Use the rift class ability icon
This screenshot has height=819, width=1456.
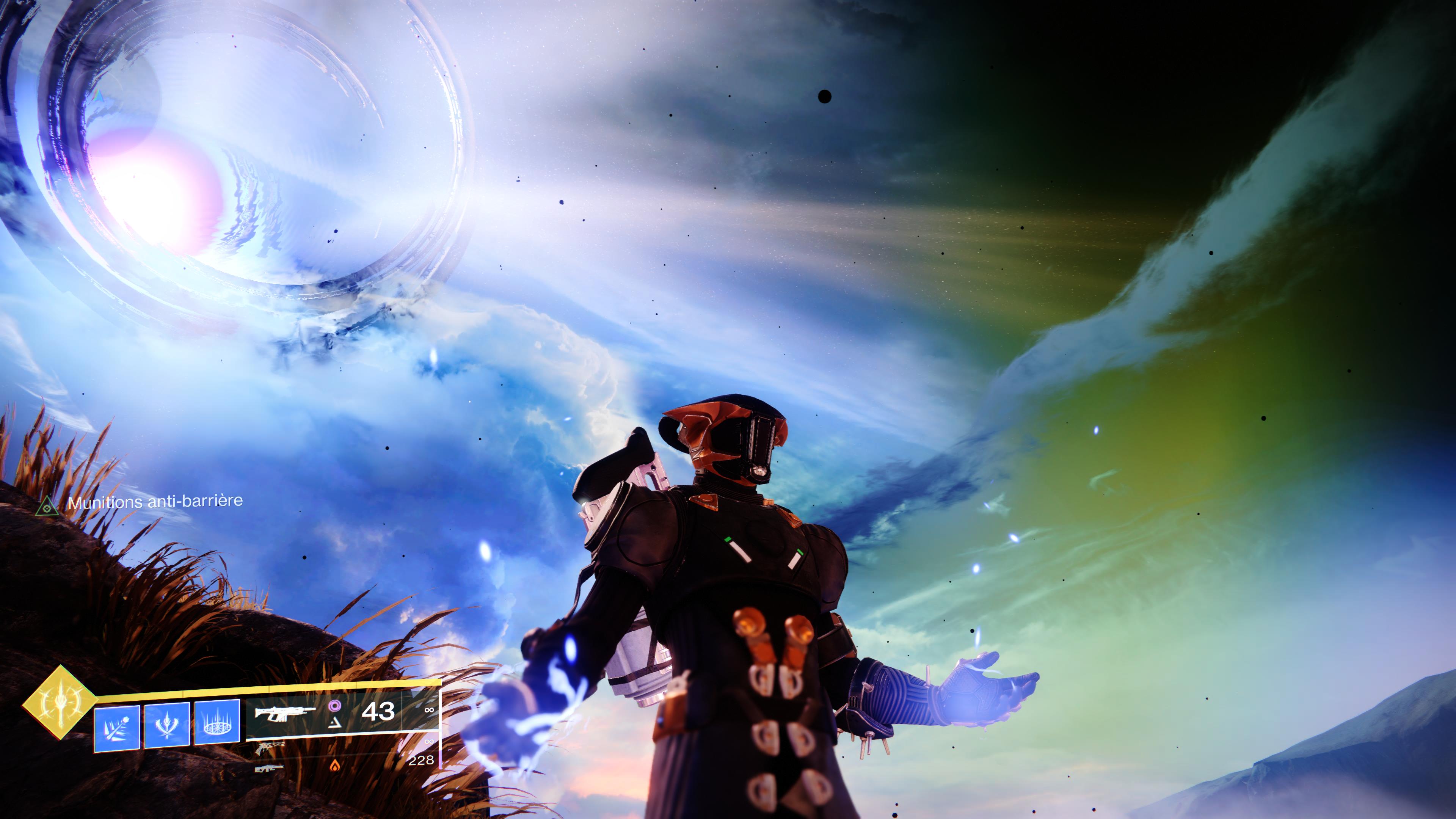pos(217,722)
